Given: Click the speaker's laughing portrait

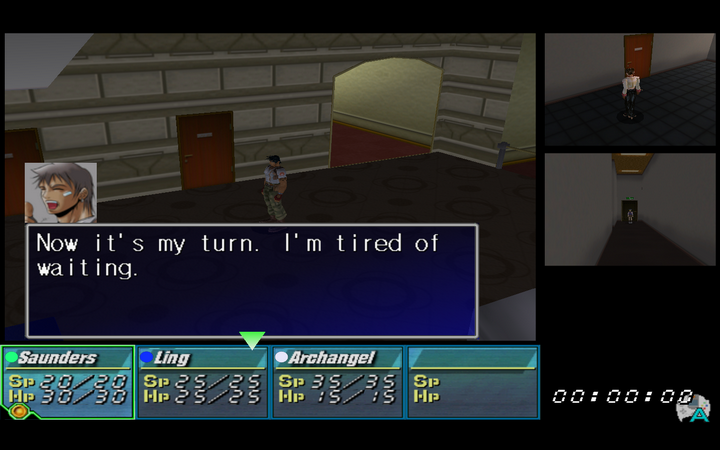Looking at the screenshot, I should click(x=61, y=192).
